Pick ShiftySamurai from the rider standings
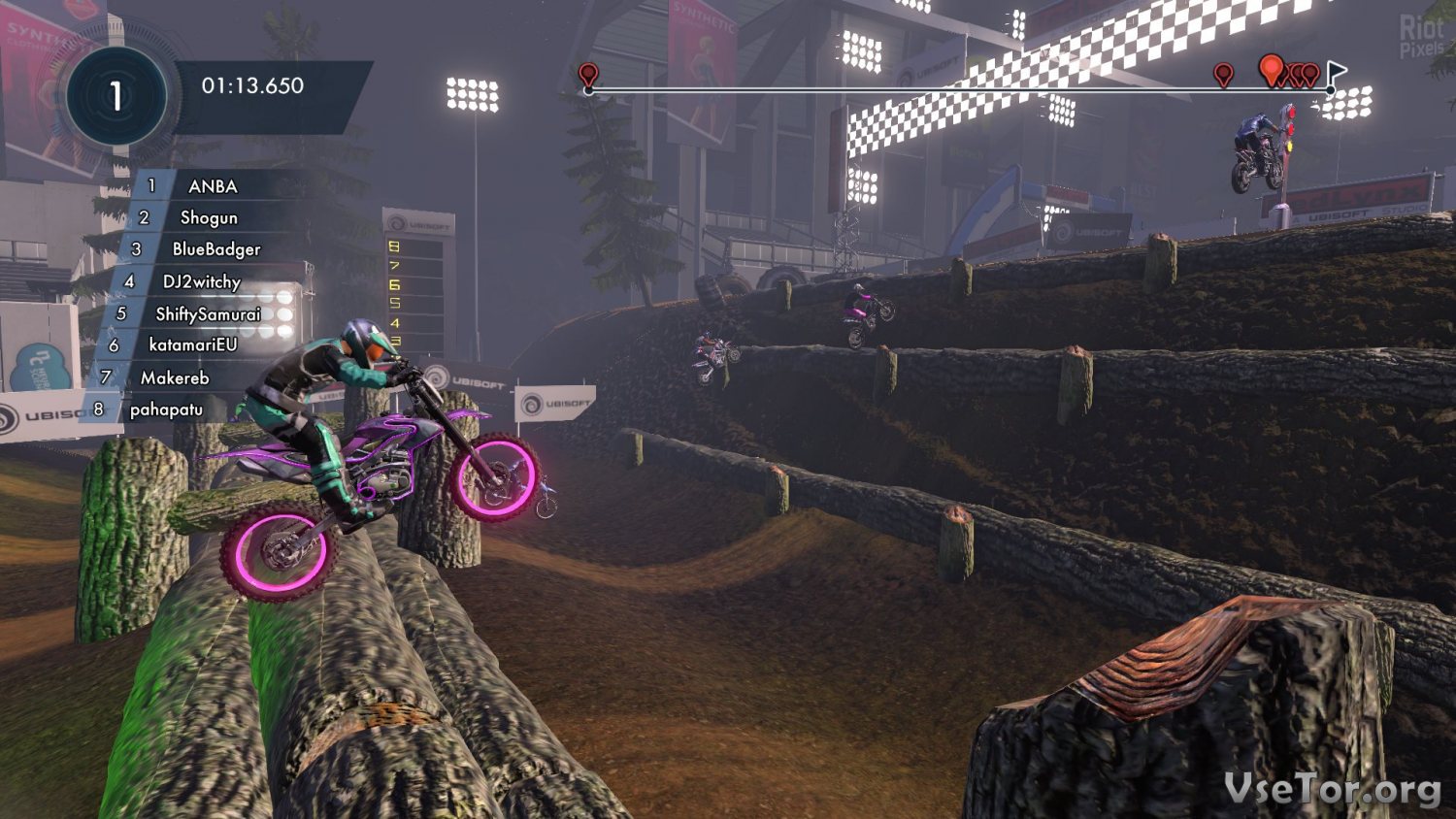The height and width of the screenshot is (819, 1456). click(x=208, y=313)
